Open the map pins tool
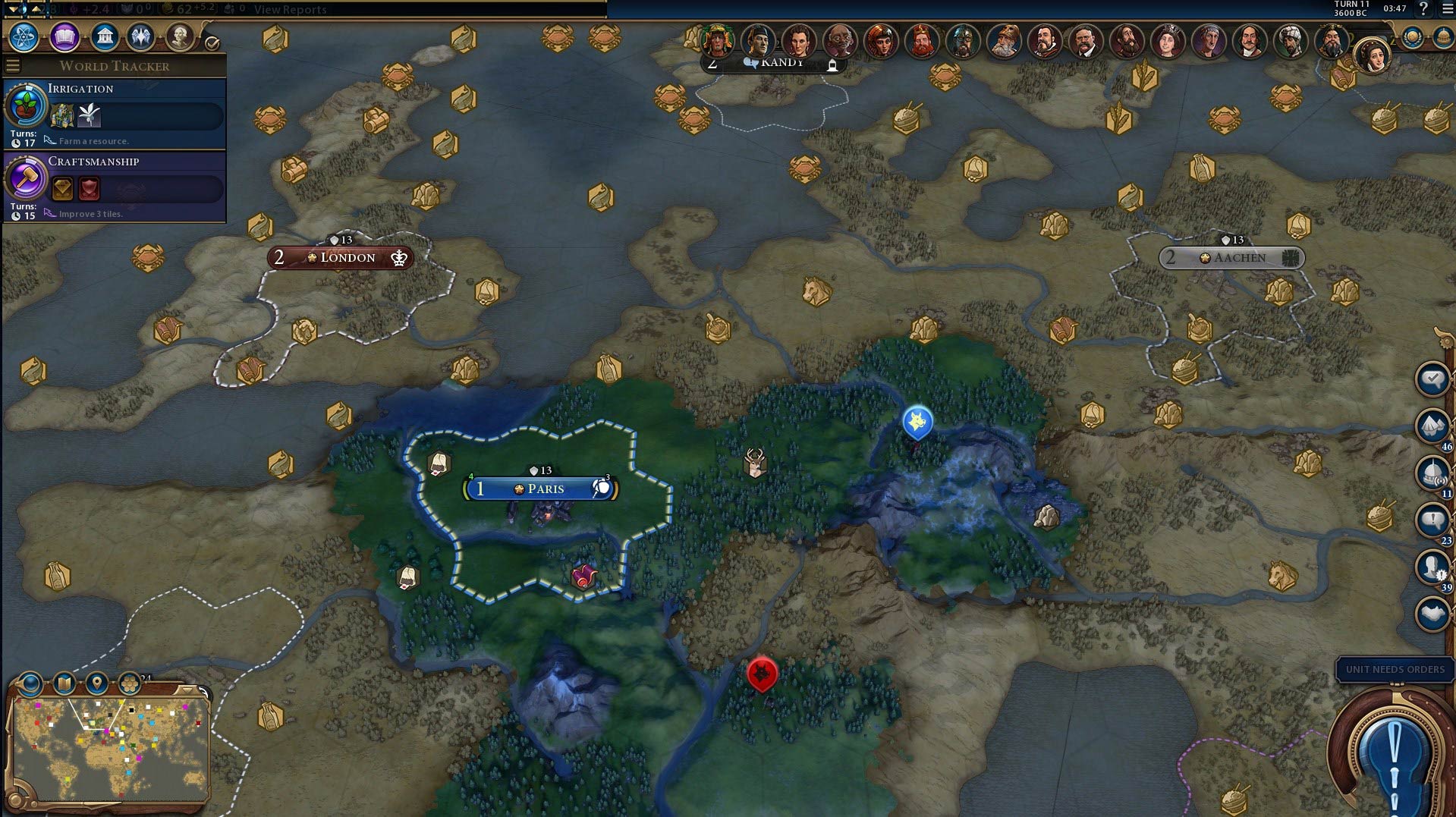Image resolution: width=1456 pixels, height=817 pixels. tap(96, 683)
